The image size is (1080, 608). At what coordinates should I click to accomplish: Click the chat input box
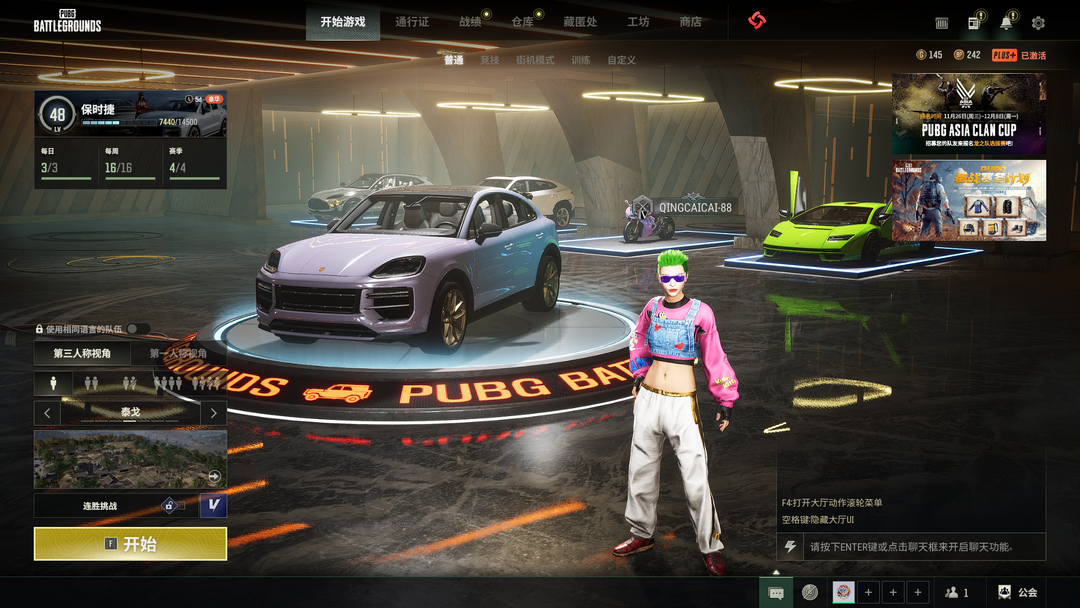coord(920,547)
